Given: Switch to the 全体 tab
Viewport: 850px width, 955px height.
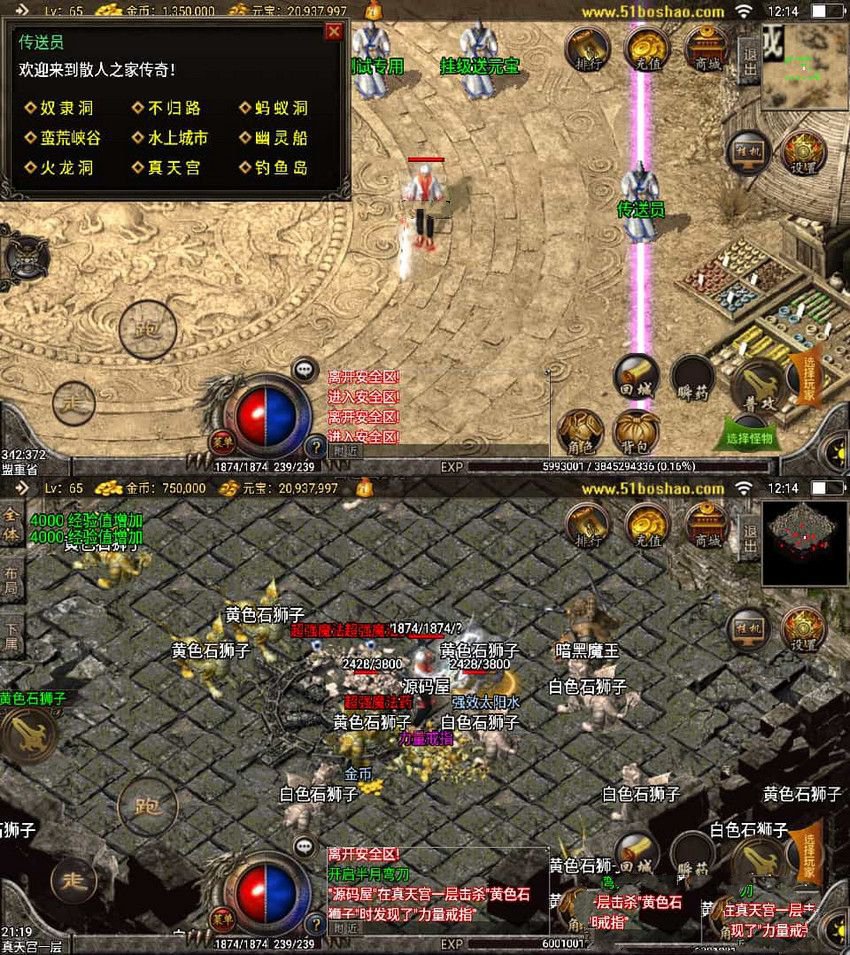Looking at the screenshot, I should [x=12, y=524].
